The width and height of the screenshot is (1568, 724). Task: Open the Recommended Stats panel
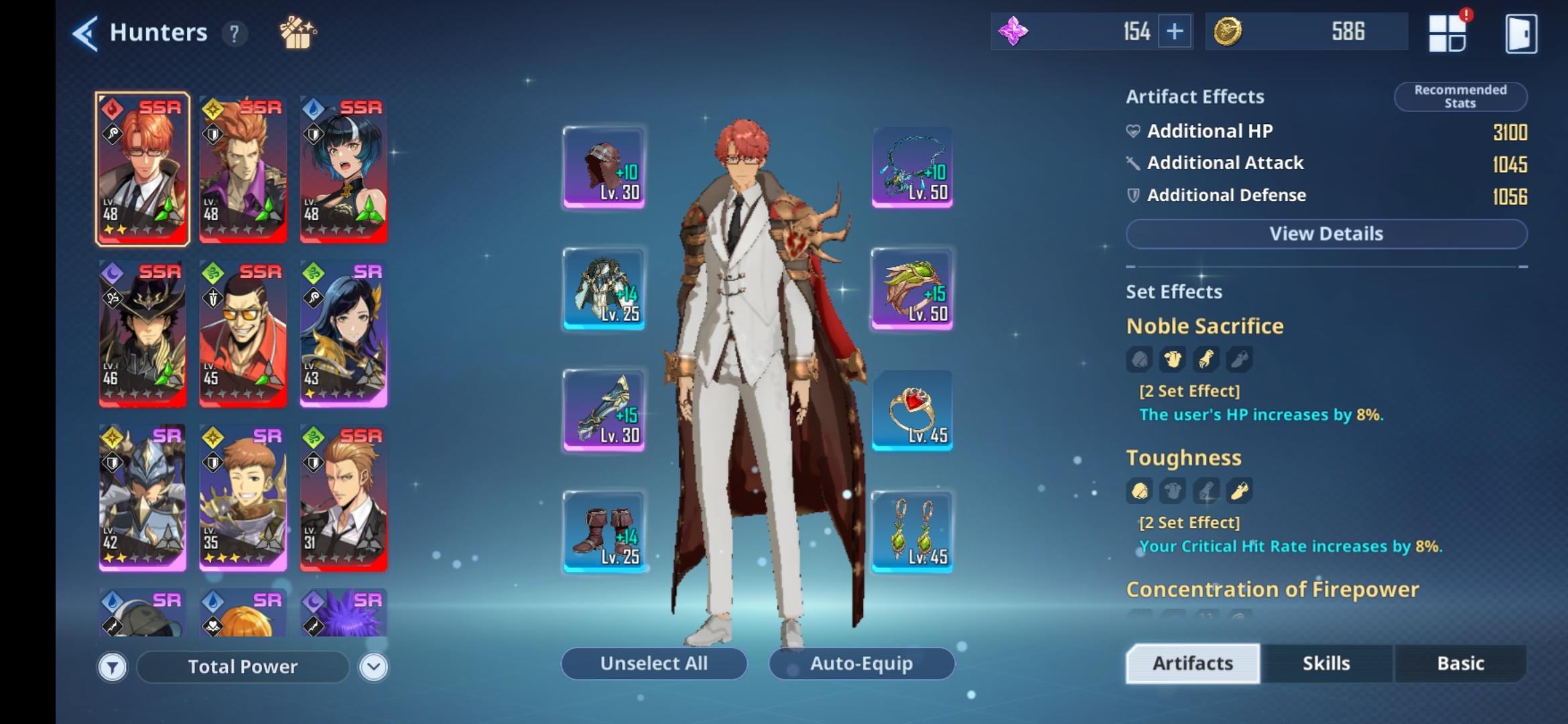point(1459,96)
